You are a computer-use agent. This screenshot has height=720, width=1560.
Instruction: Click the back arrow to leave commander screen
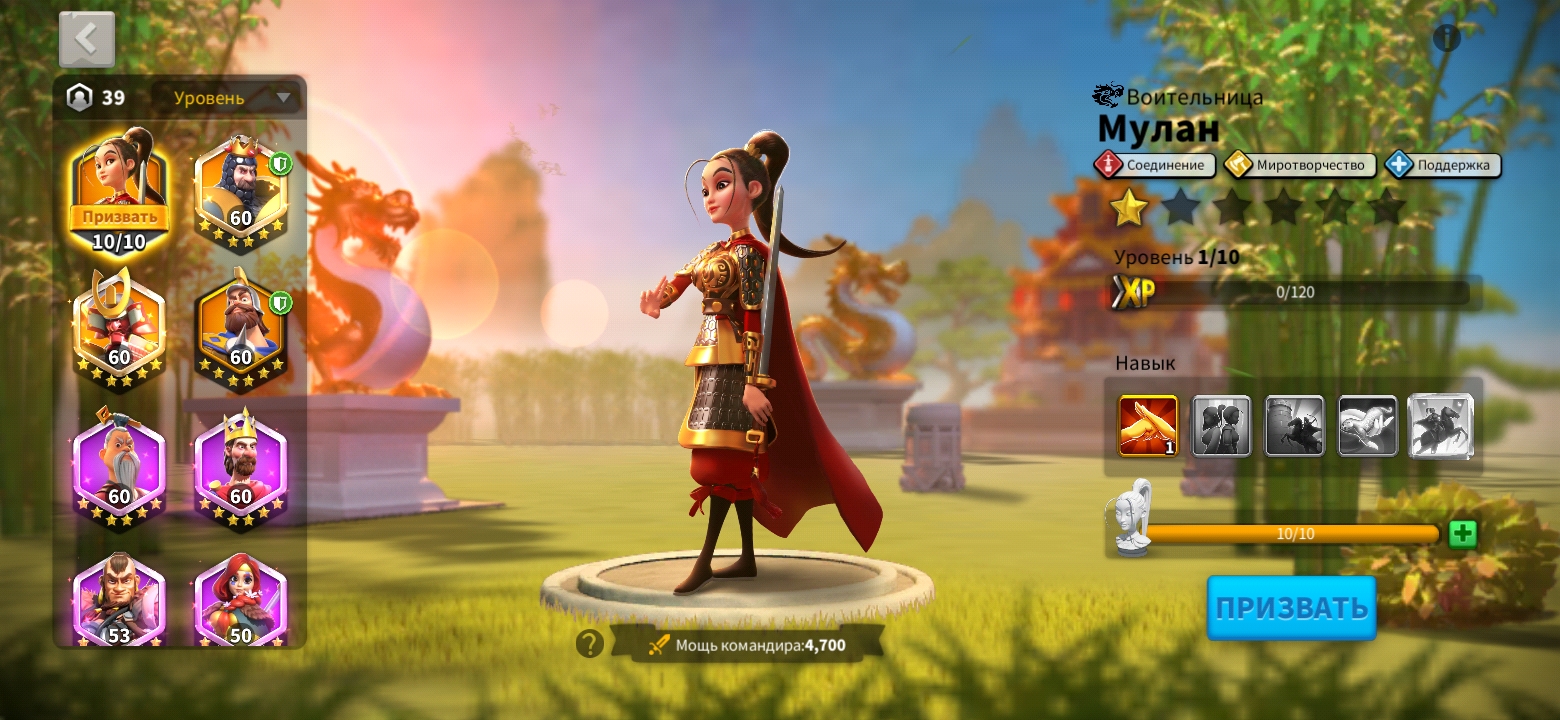coord(87,37)
